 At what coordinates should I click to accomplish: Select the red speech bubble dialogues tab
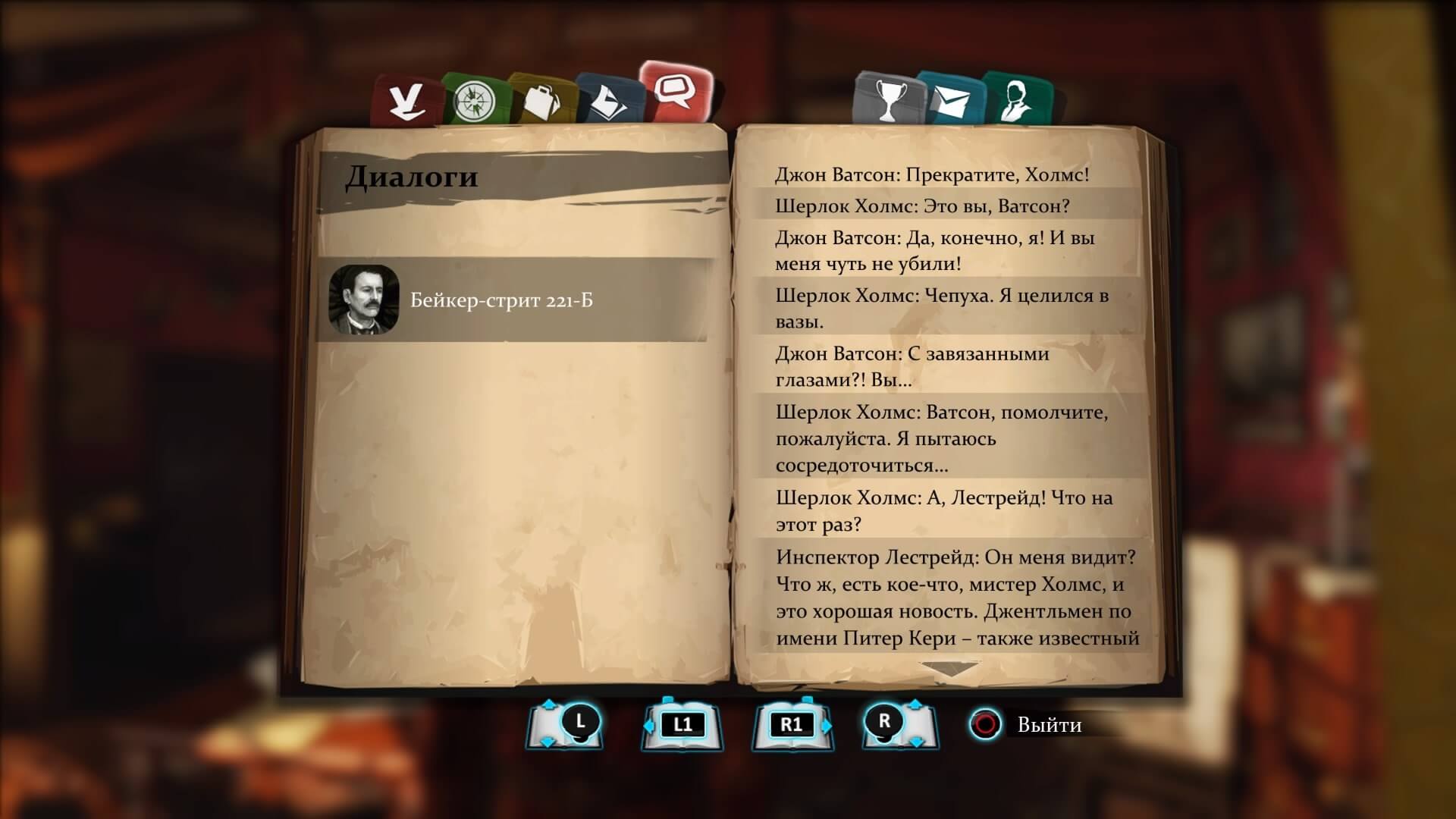click(x=675, y=93)
